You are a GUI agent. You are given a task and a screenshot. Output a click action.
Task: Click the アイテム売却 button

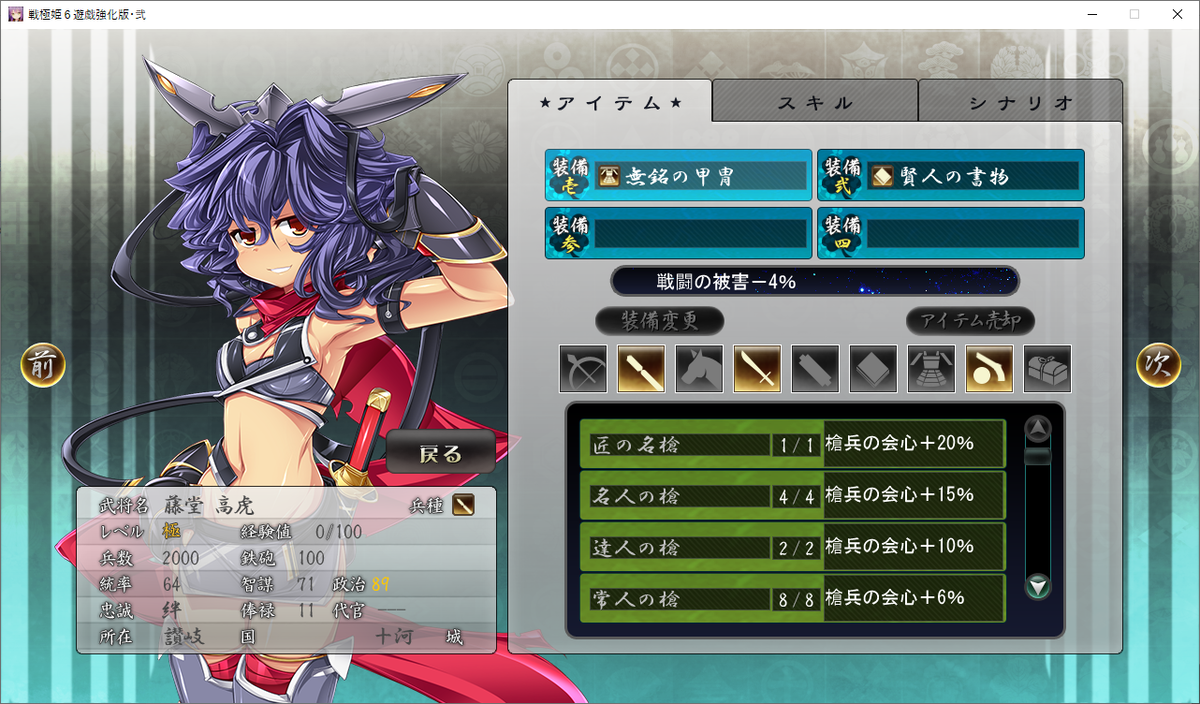tap(970, 321)
